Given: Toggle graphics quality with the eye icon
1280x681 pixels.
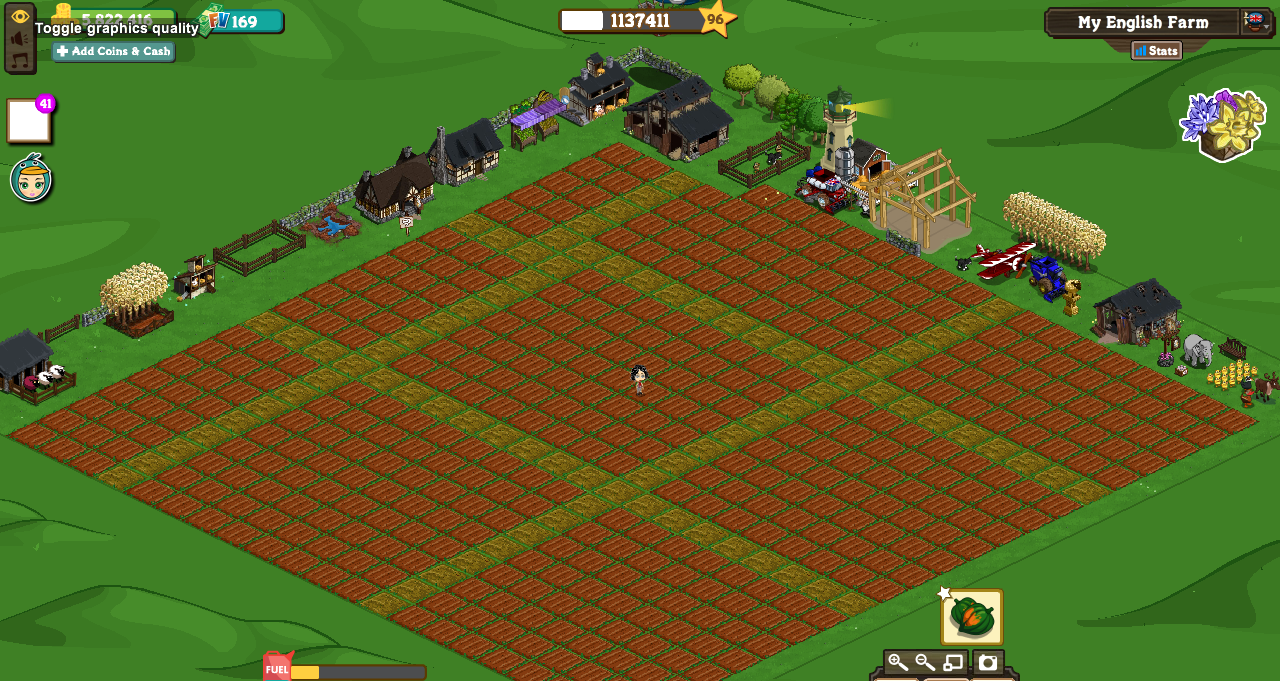Looking at the screenshot, I should [20, 17].
